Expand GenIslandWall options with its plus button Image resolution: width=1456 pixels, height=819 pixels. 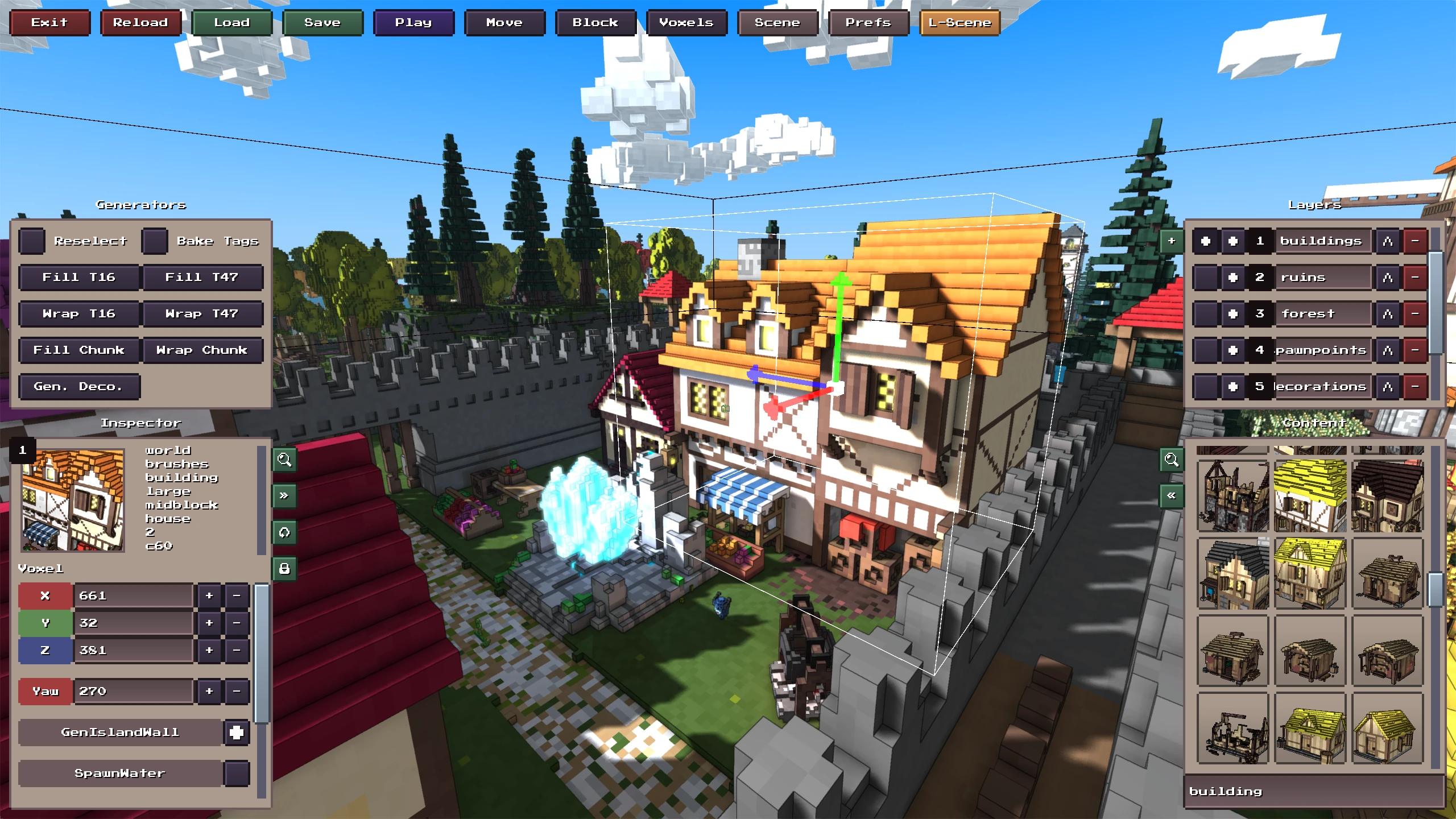[x=237, y=733]
